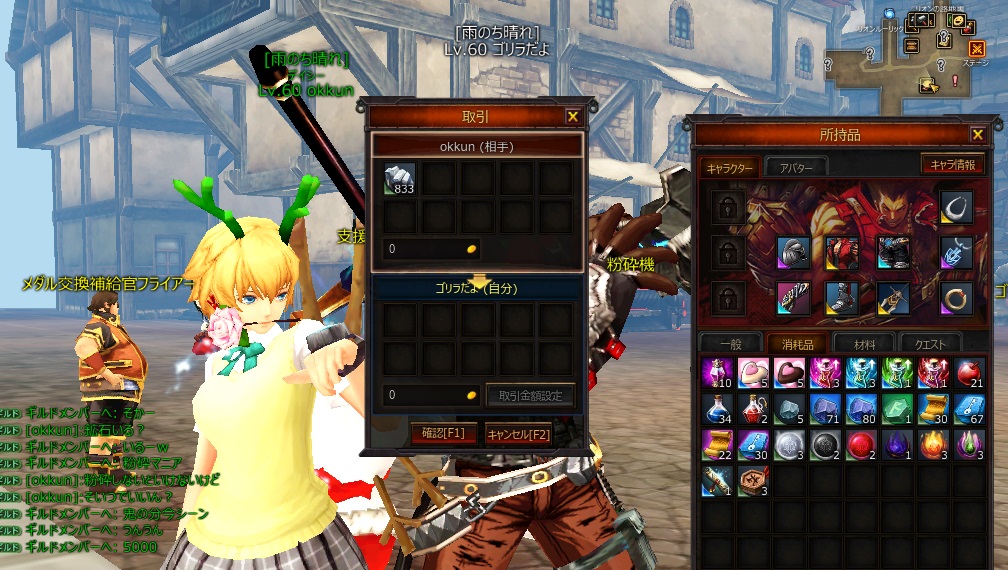Open the キャラ情報 character info
Image resolution: width=1008 pixels, height=570 pixels.
click(x=952, y=164)
